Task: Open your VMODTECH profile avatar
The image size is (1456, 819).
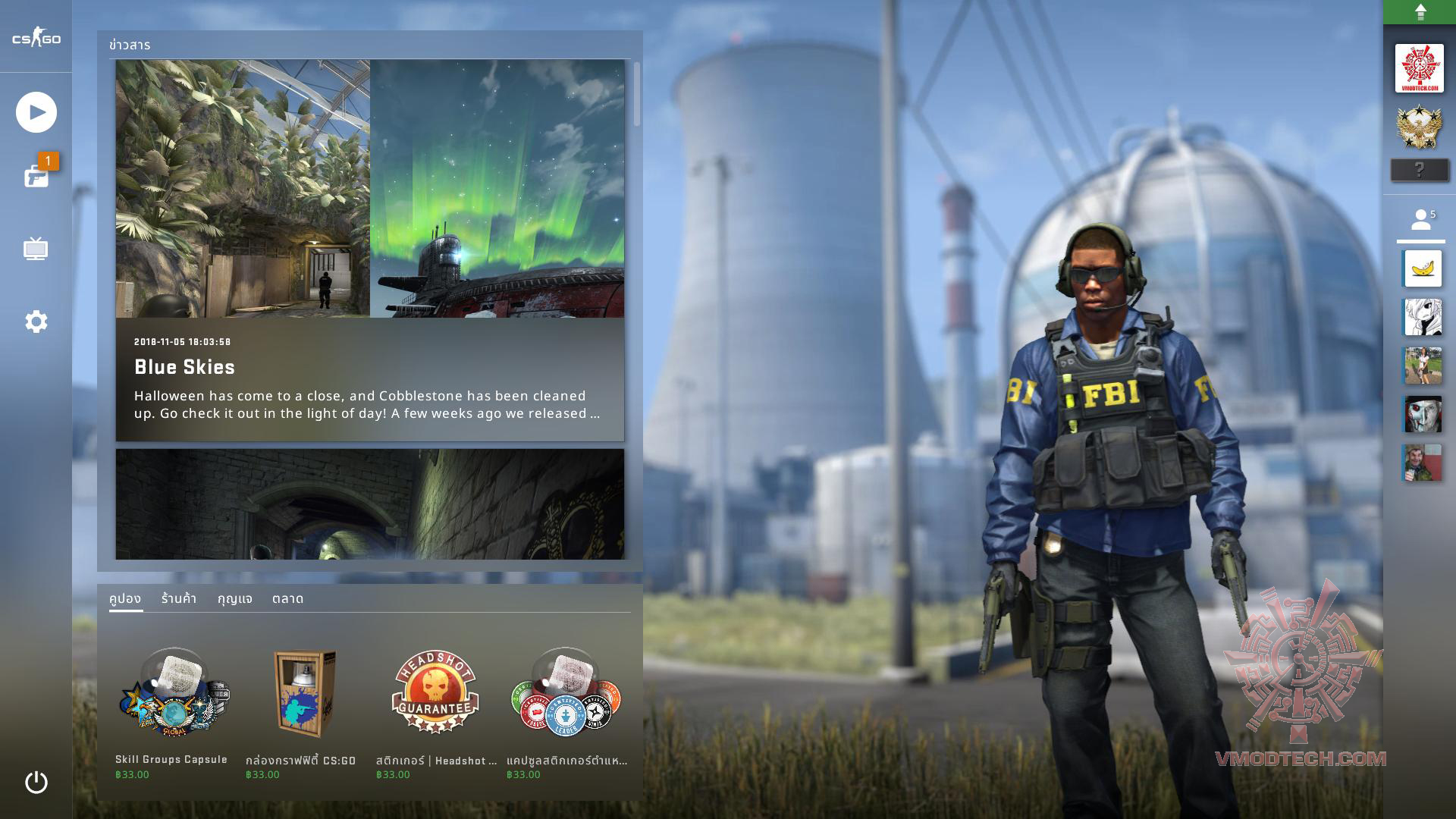Action: (1419, 68)
